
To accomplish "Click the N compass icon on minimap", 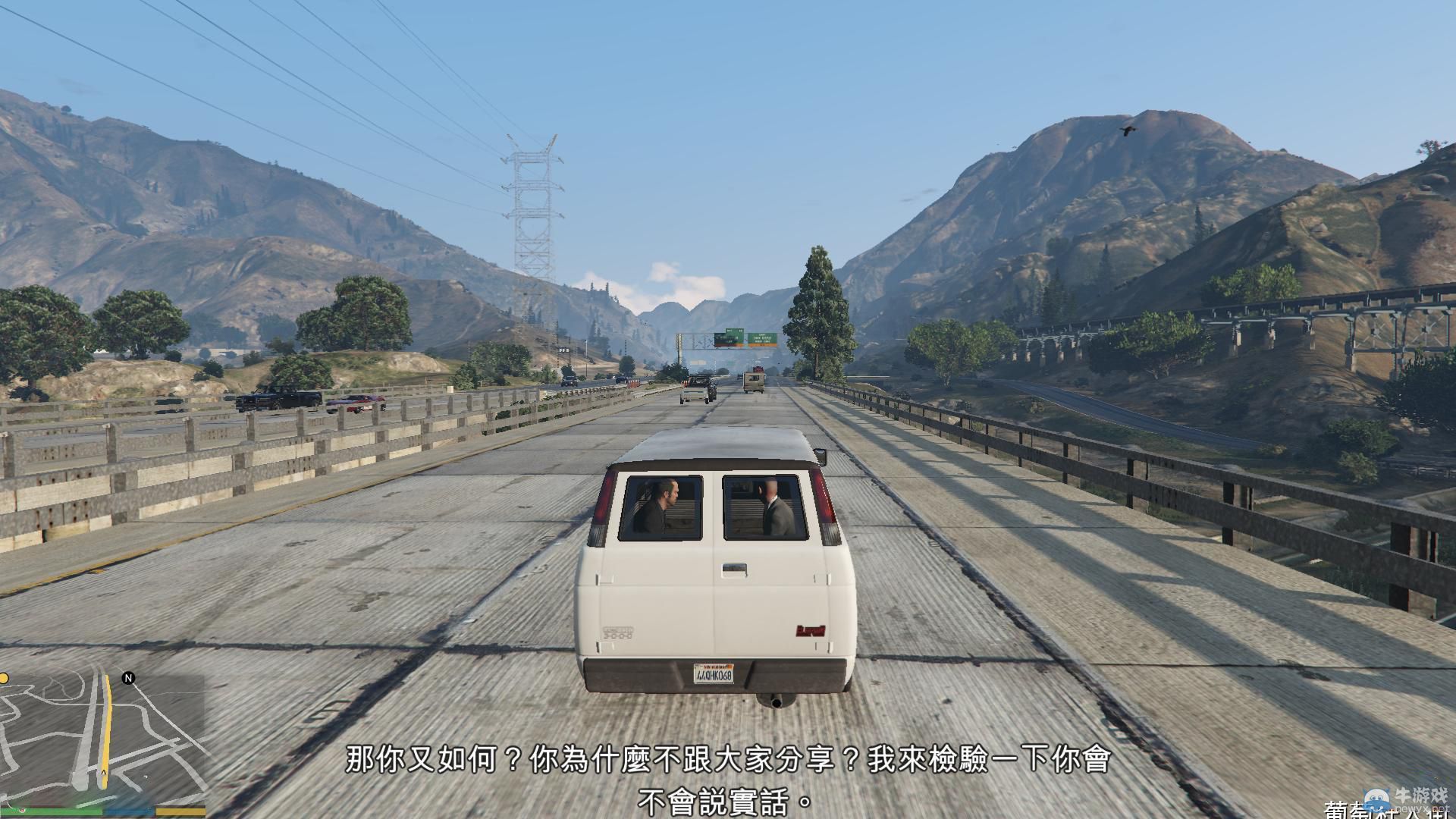I will tap(127, 678).
